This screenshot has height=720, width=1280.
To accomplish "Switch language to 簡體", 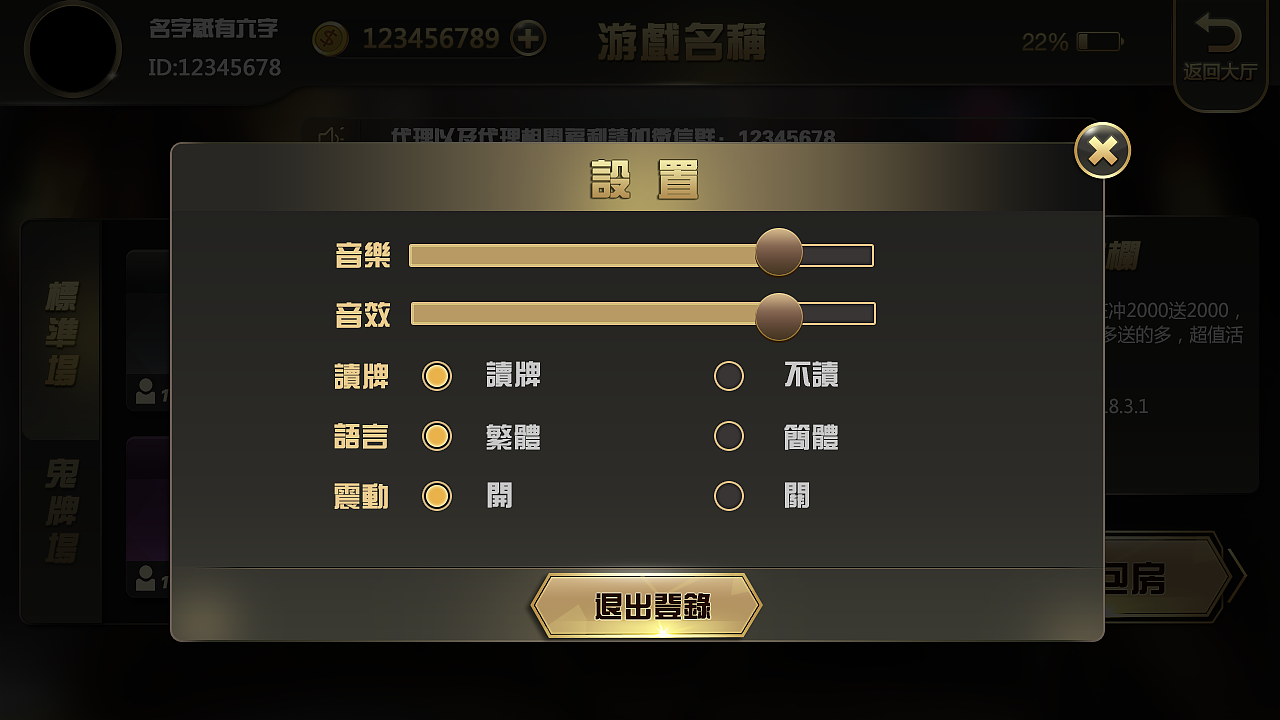I will coord(729,436).
